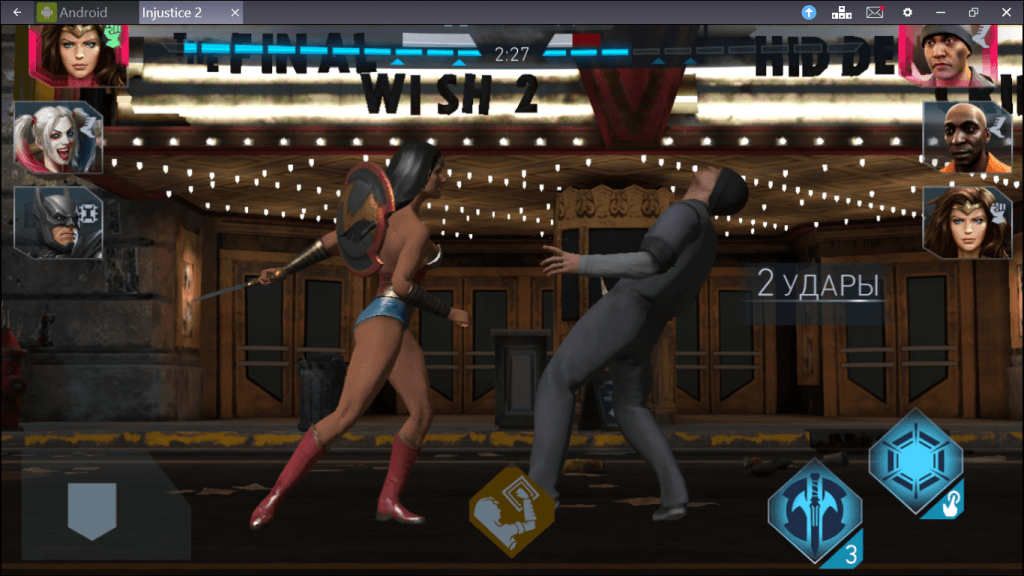This screenshot has width=1024, height=576.
Task: Close the emulator window
Action: coord(1006,12)
